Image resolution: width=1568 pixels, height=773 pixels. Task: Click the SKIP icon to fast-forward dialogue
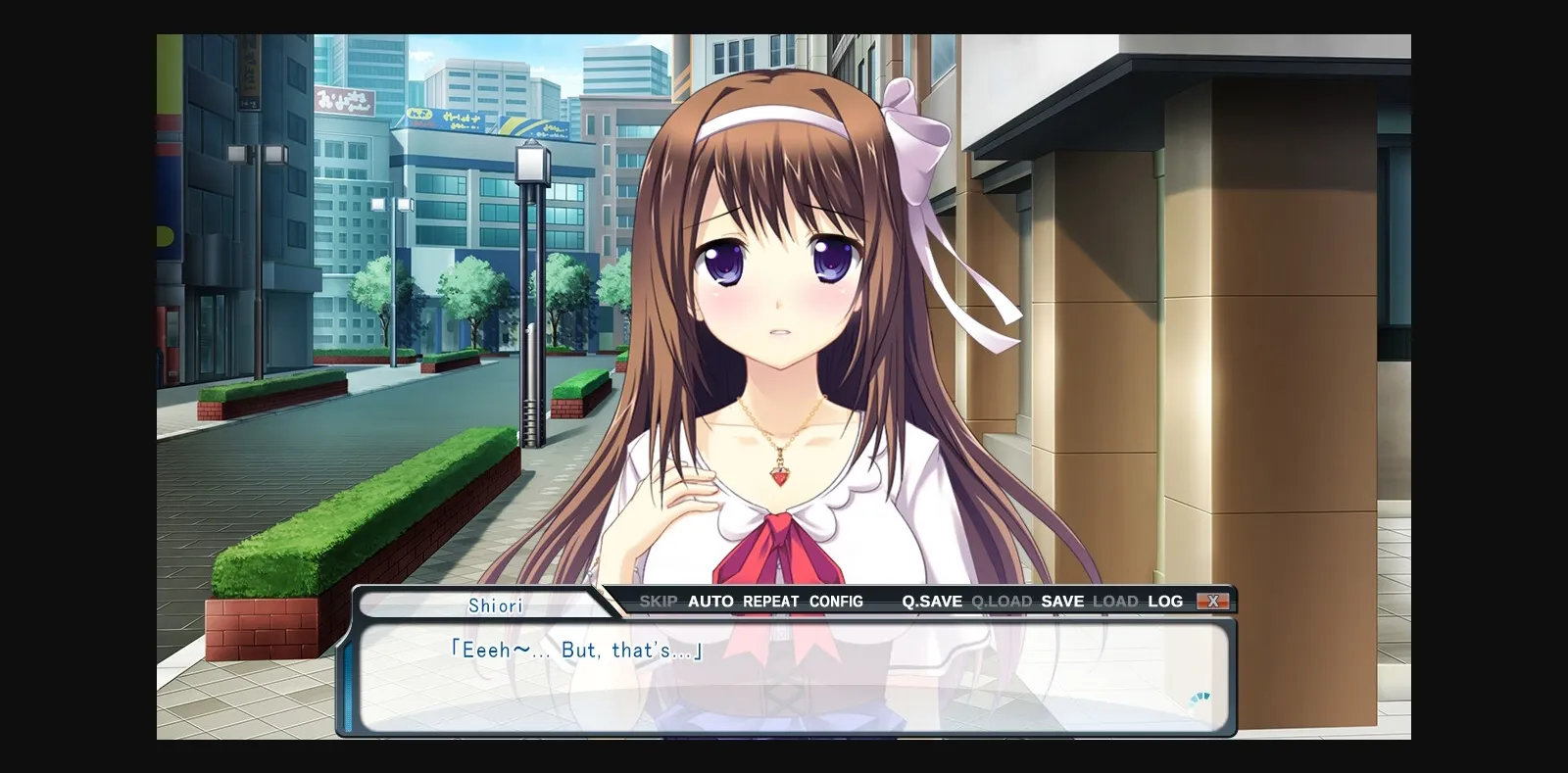(659, 601)
